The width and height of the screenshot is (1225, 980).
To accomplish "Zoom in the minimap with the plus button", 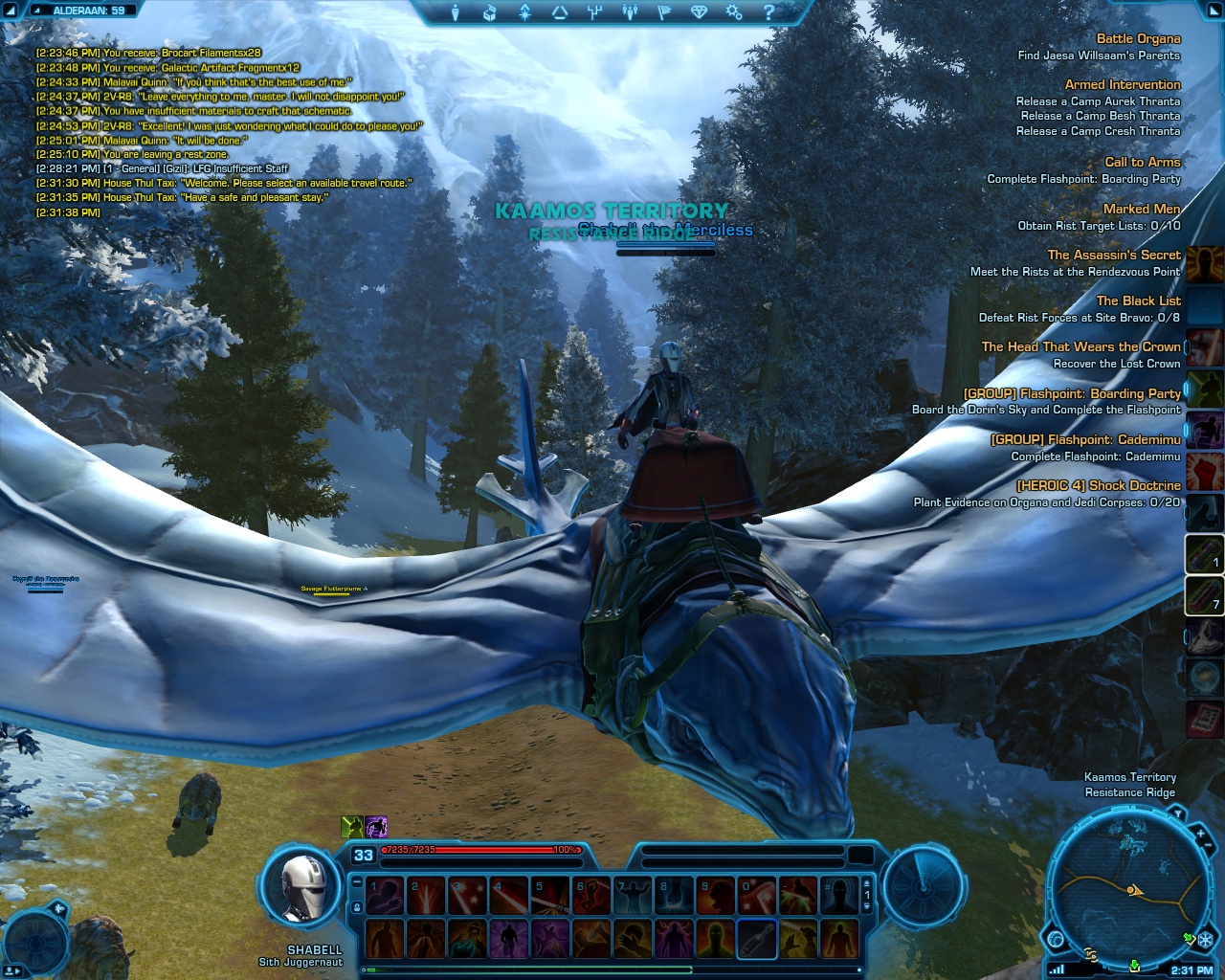I will coord(1200,834).
